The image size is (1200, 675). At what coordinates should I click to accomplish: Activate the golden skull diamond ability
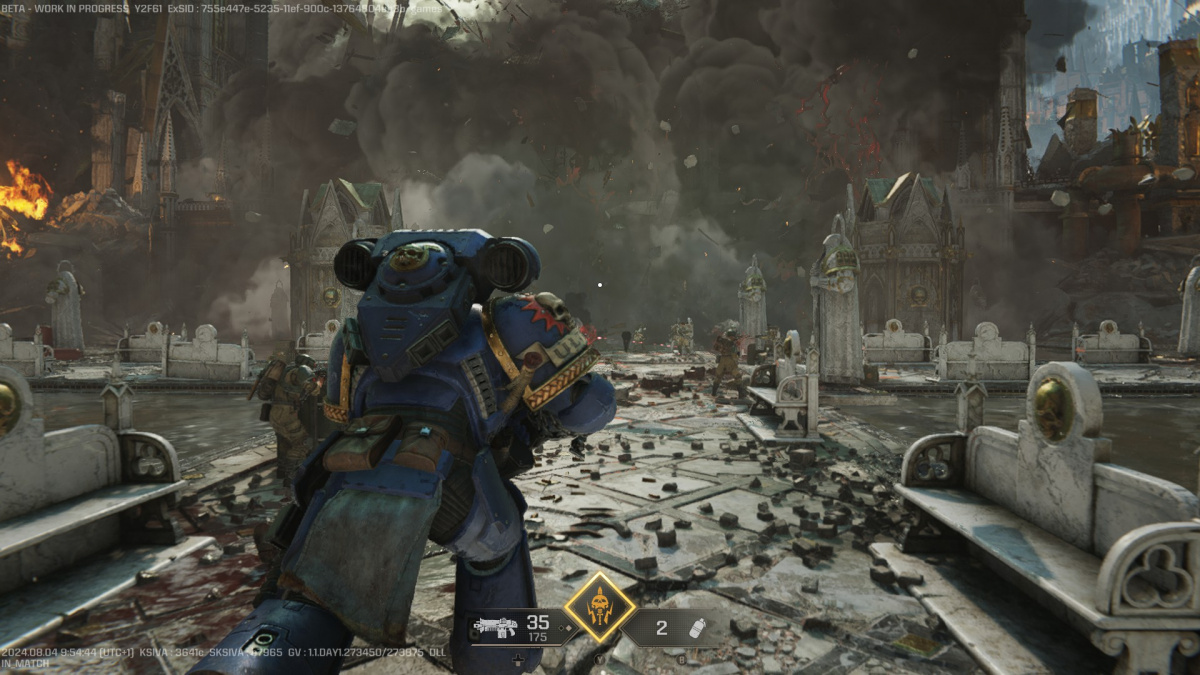tap(599, 606)
